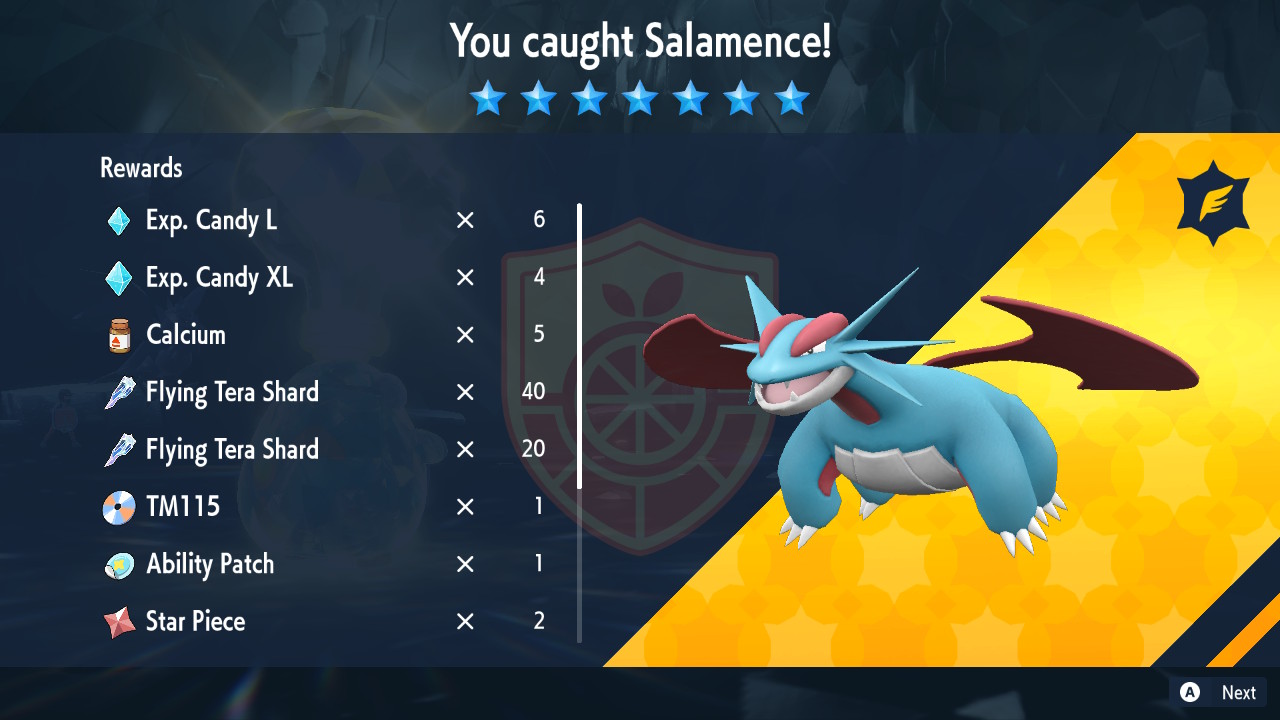Viewport: 1280px width, 720px height.
Task: Click the first difficulty star
Action: pyautogui.click(x=487, y=98)
